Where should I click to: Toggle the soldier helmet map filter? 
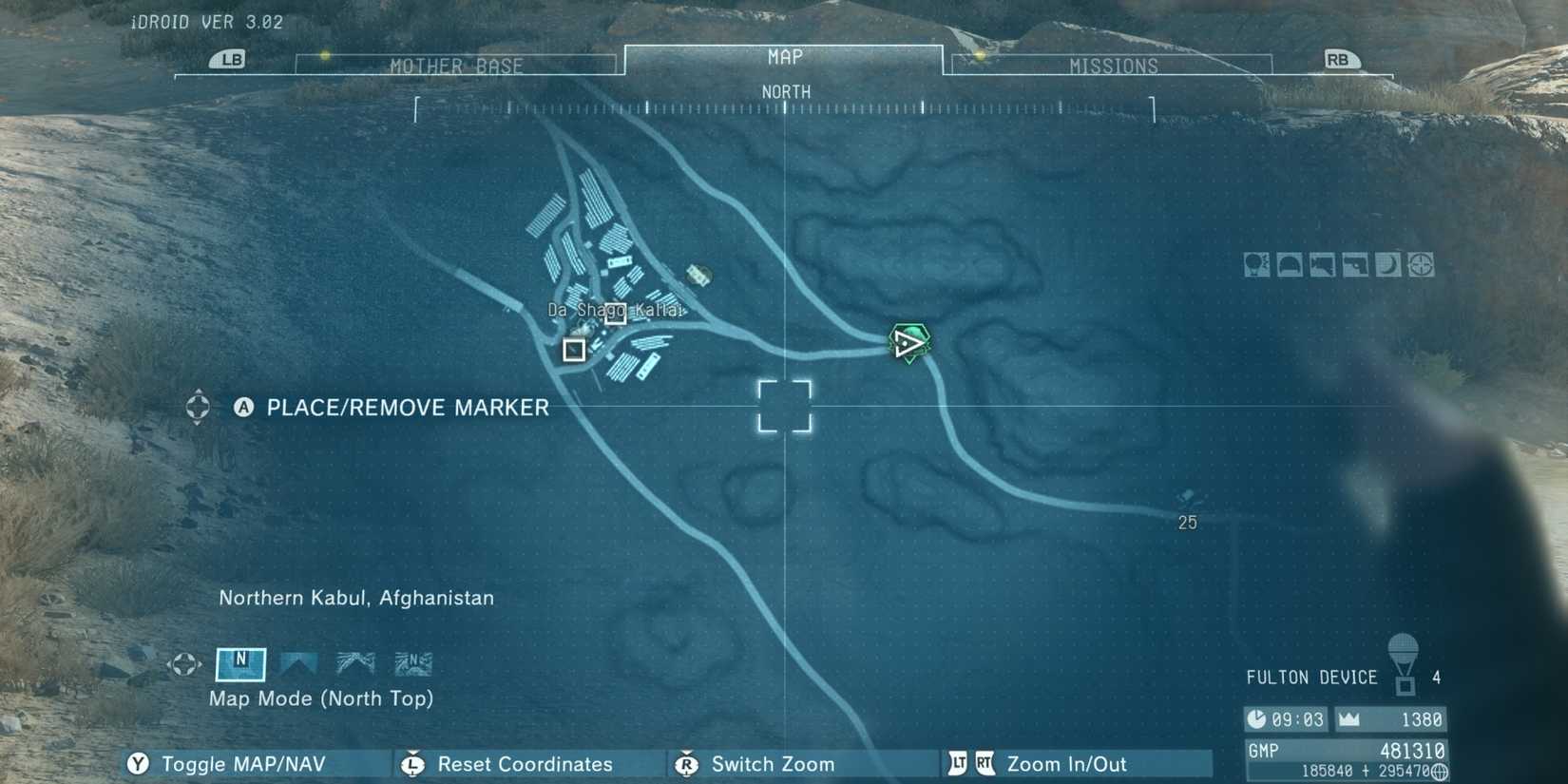[1289, 264]
